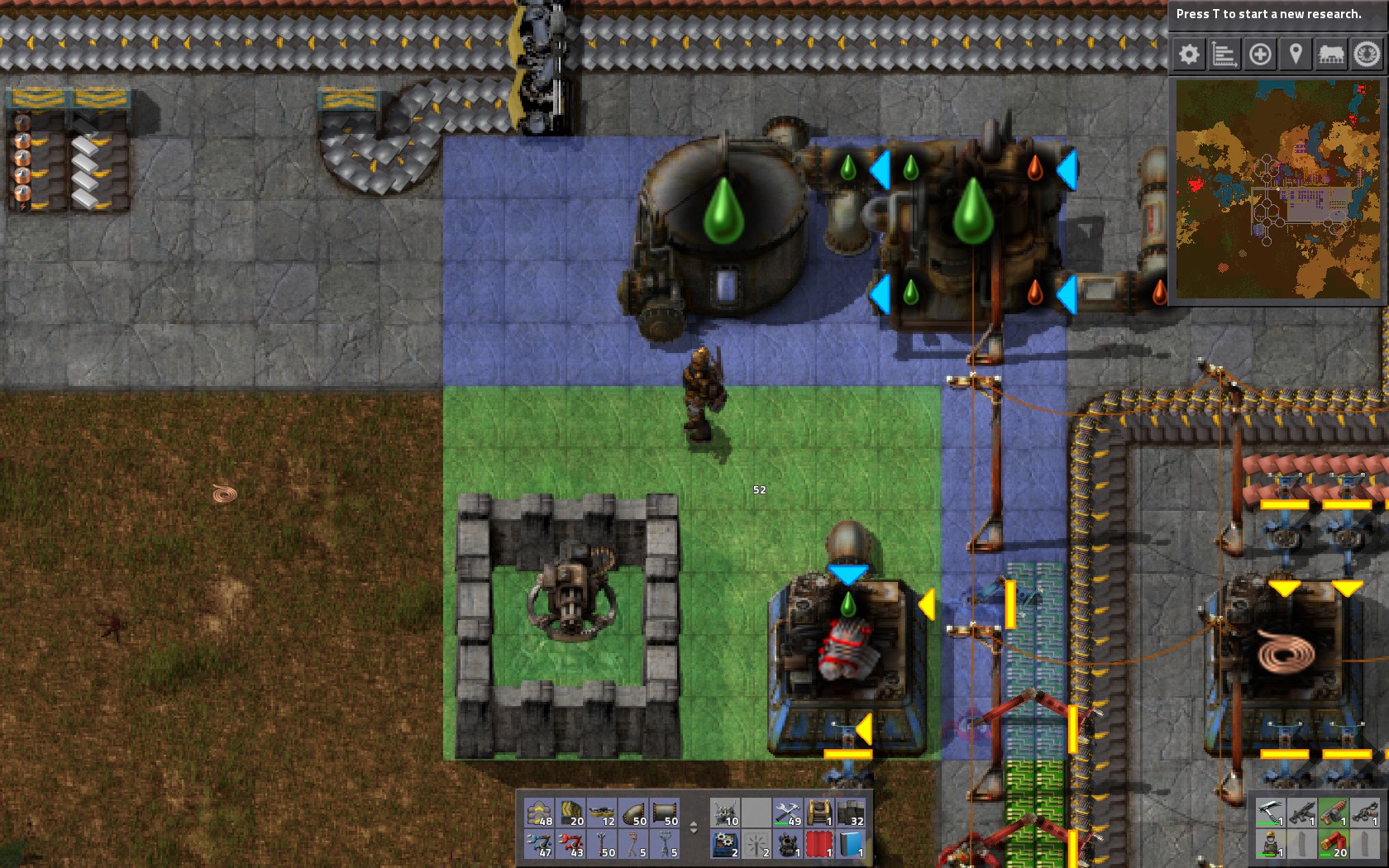Click the toothed wheel emblem button
This screenshot has height=868, width=1389.
(x=1367, y=55)
